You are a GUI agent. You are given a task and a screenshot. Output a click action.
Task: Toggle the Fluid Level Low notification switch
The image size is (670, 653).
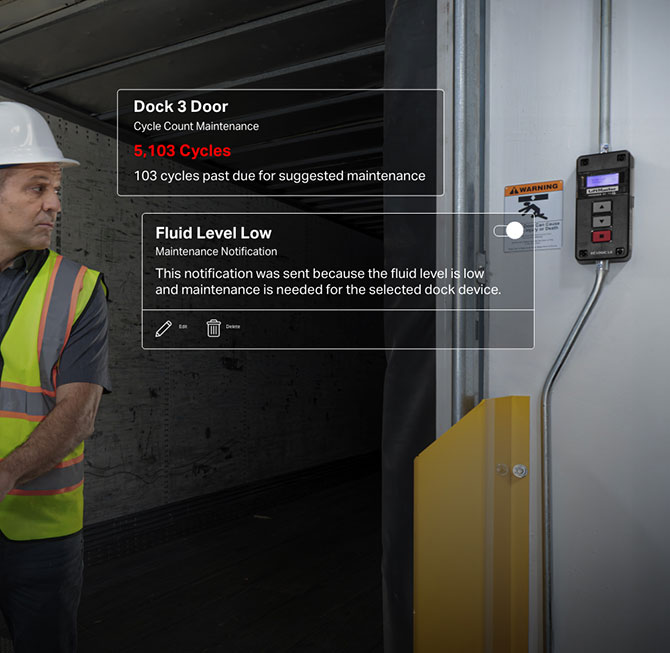coord(508,231)
